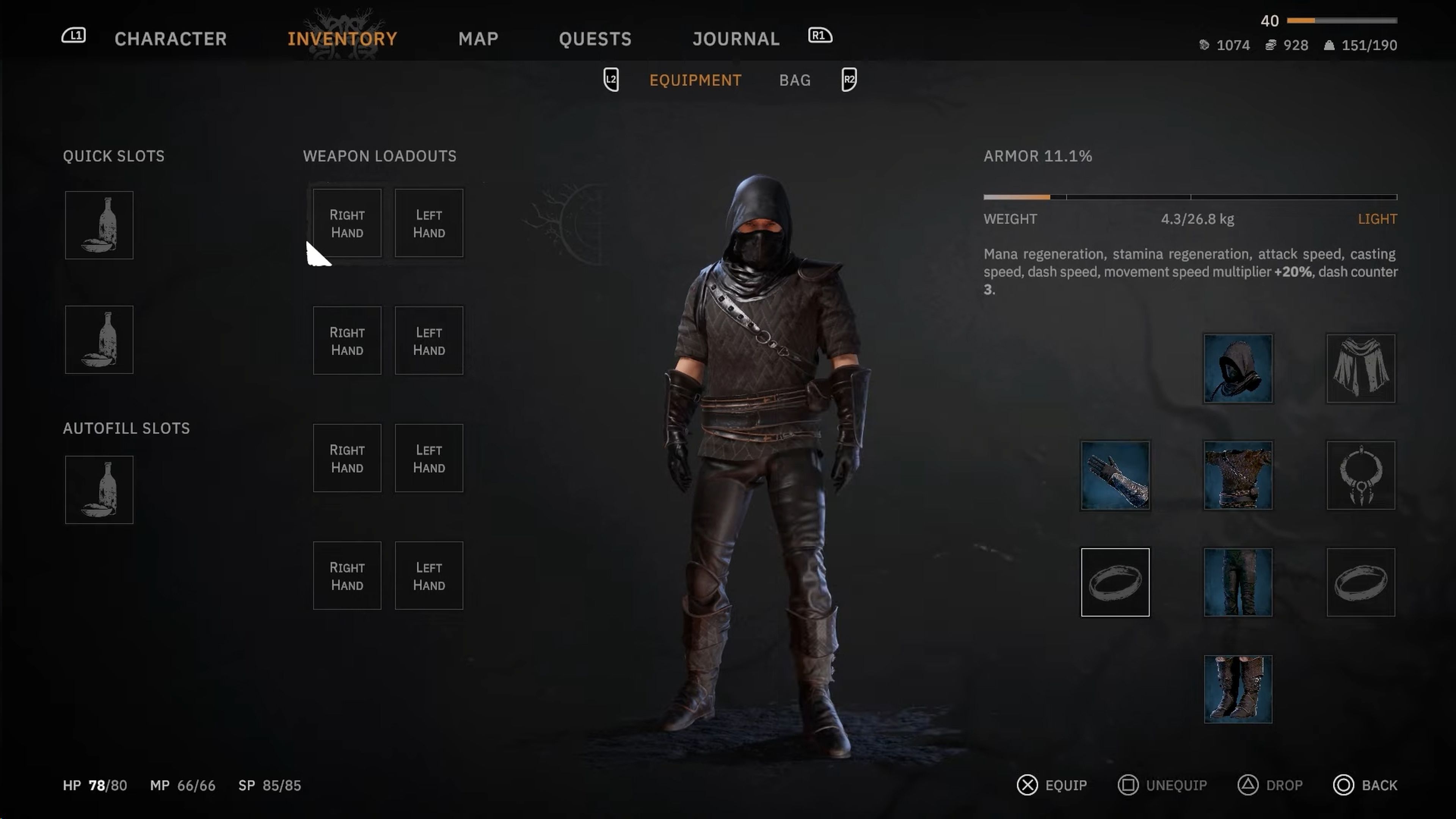The height and width of the screenshot is (819, 1456).
Task: Choose the Drop action
Action: (x=1270, y=785)
